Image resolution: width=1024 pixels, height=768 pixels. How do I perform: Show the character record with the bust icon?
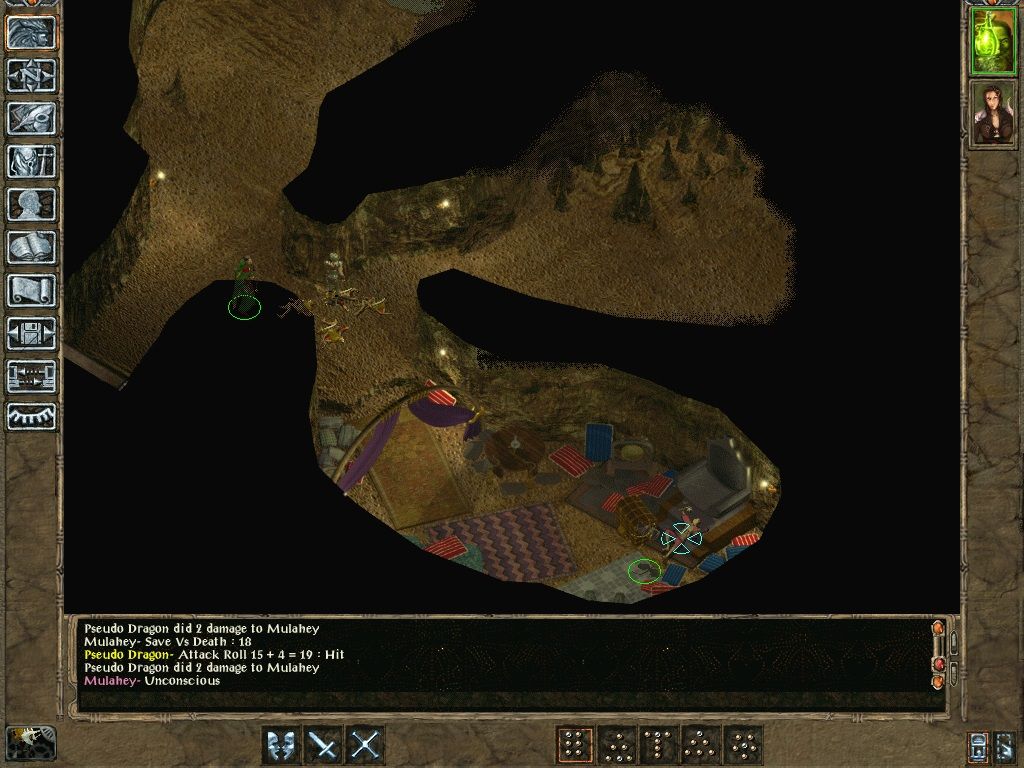(x=31, y=204)
